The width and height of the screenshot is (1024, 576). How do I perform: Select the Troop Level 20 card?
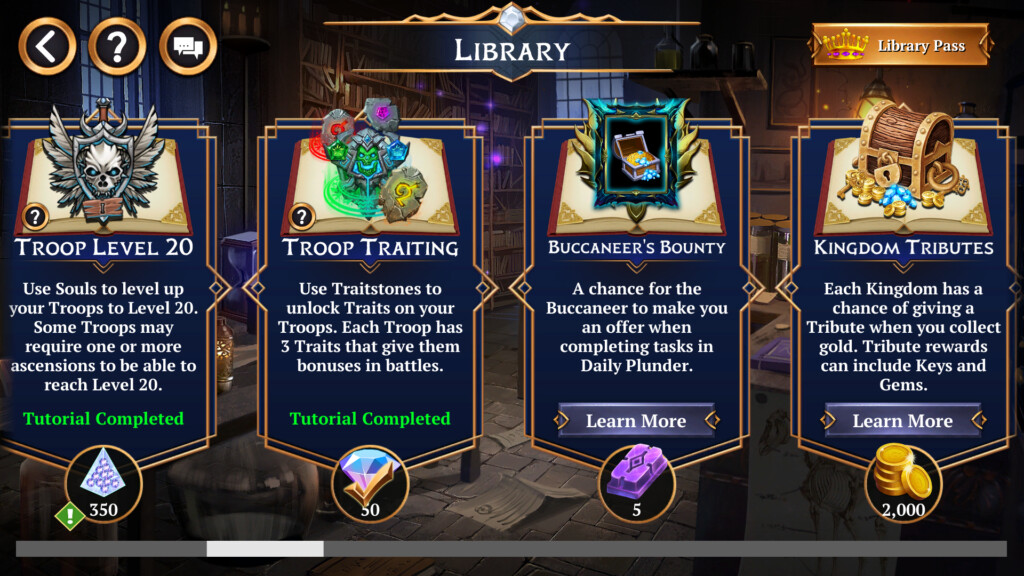104,300
